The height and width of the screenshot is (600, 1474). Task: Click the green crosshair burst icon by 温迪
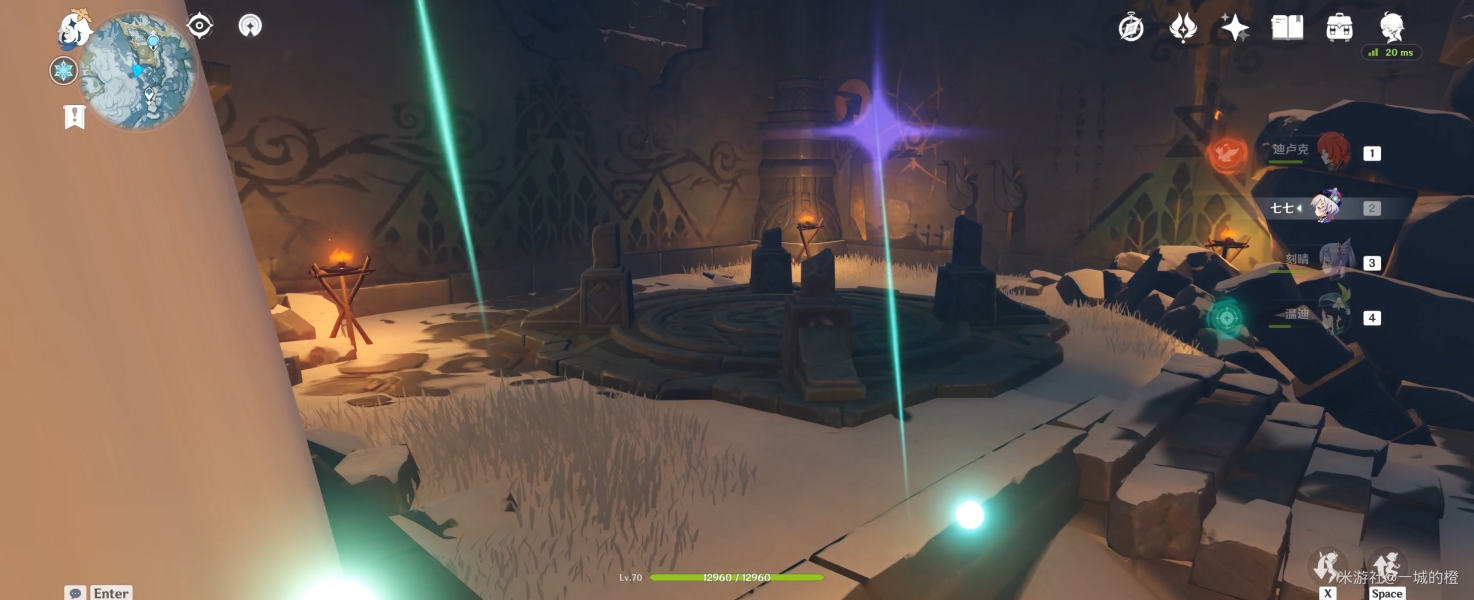click(x=1224, y=318)
